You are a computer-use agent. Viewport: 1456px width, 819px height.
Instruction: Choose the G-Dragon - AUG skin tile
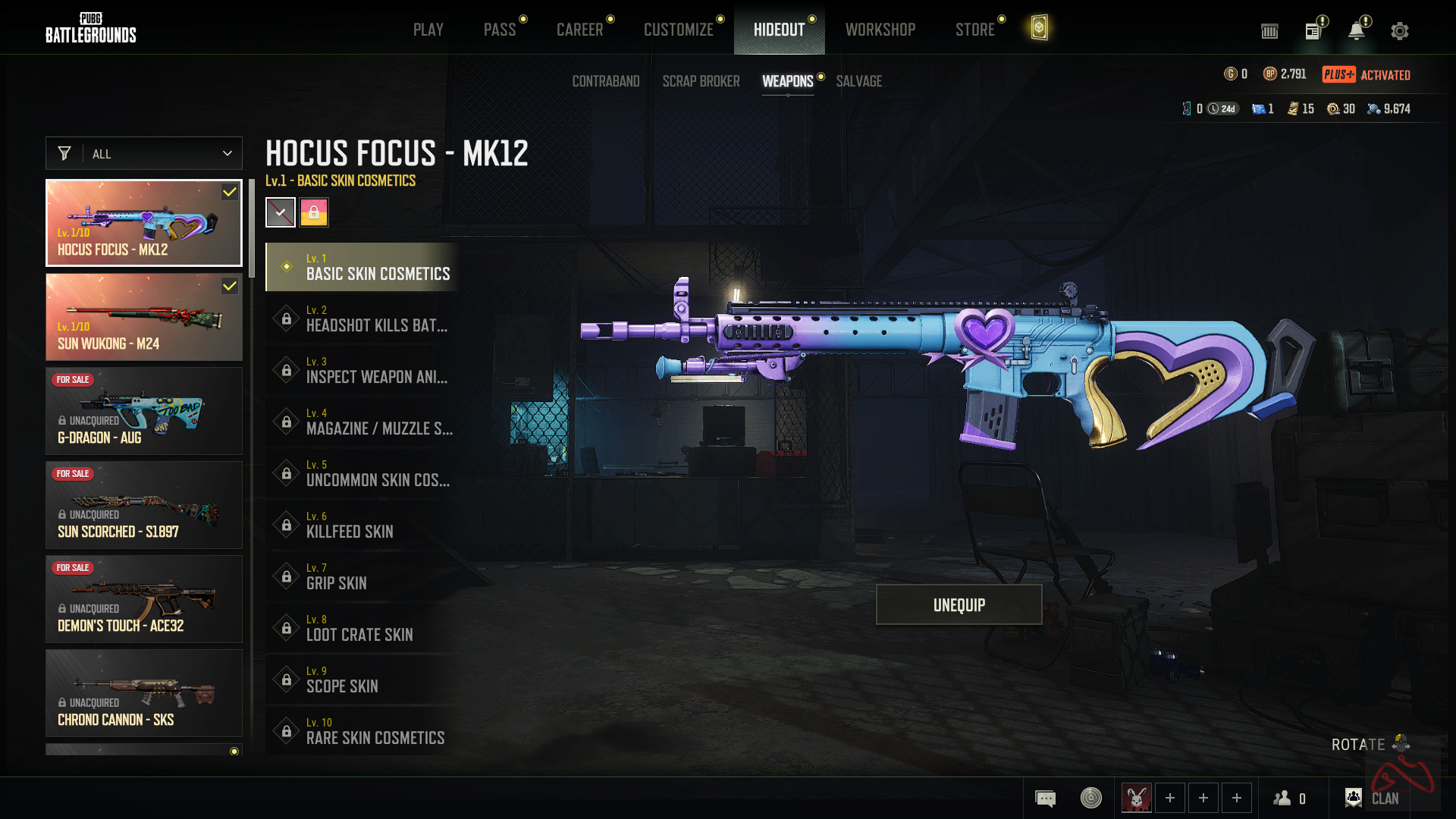point(144,411)
